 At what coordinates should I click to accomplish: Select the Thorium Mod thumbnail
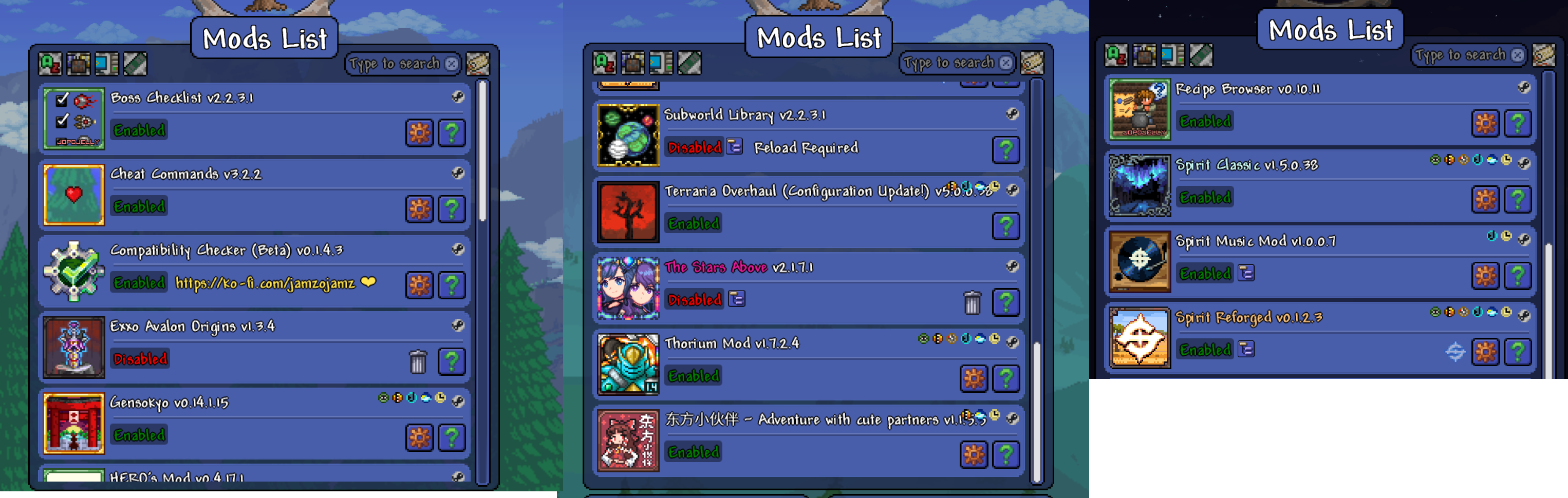click(628, 363)
